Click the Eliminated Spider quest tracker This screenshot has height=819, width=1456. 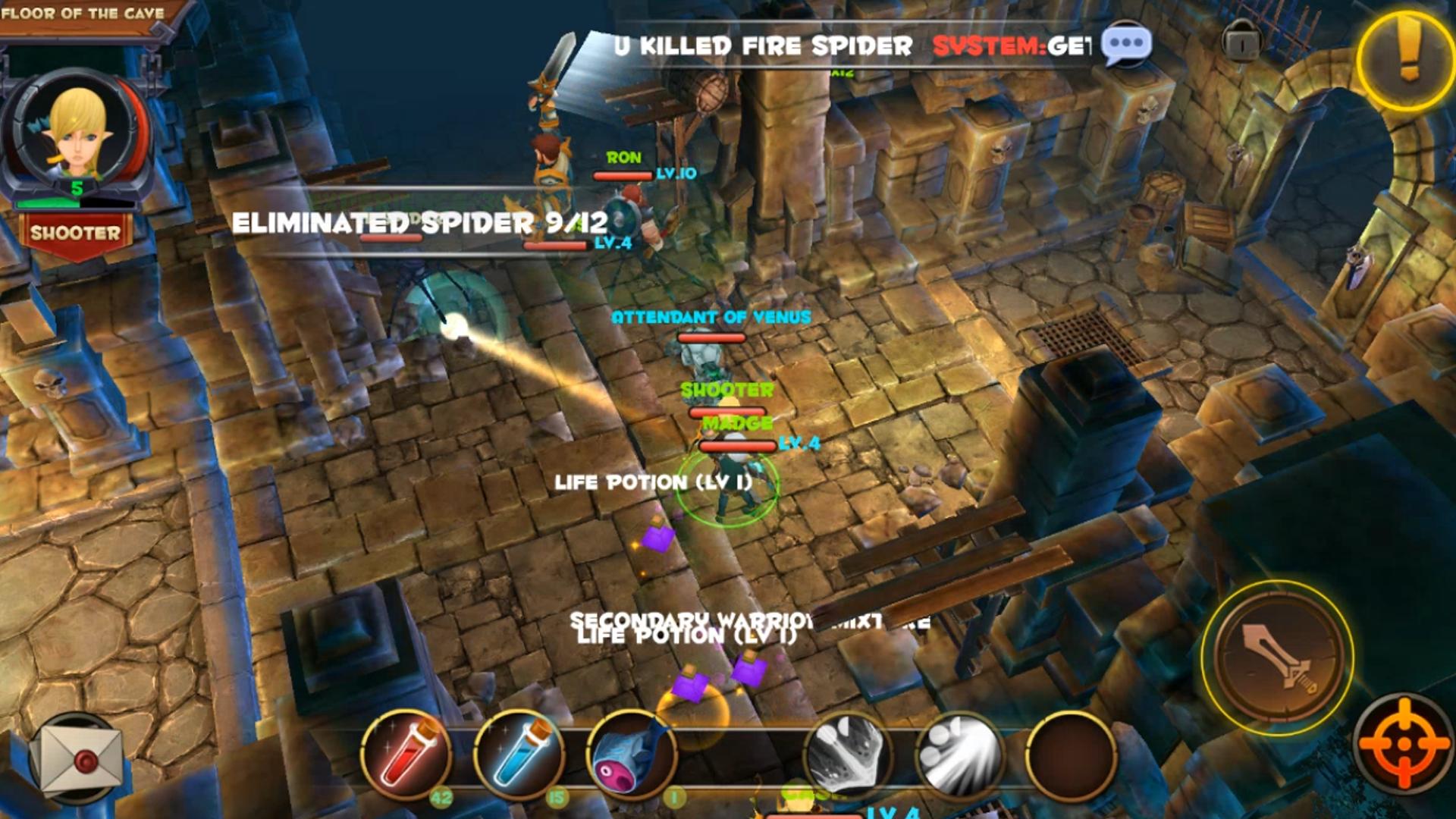click(419, 223)
